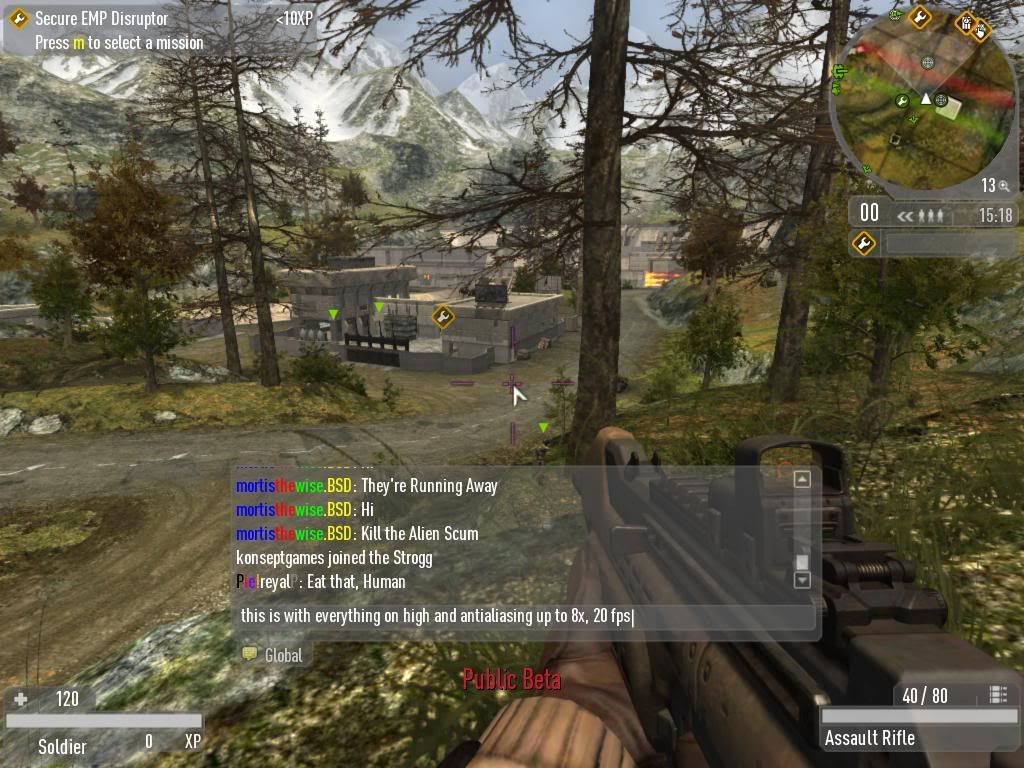This screenshot has width=1024, height=768.
Task: Click the minimap zoom magnifier icon
Action: [x=1003, y=186]
